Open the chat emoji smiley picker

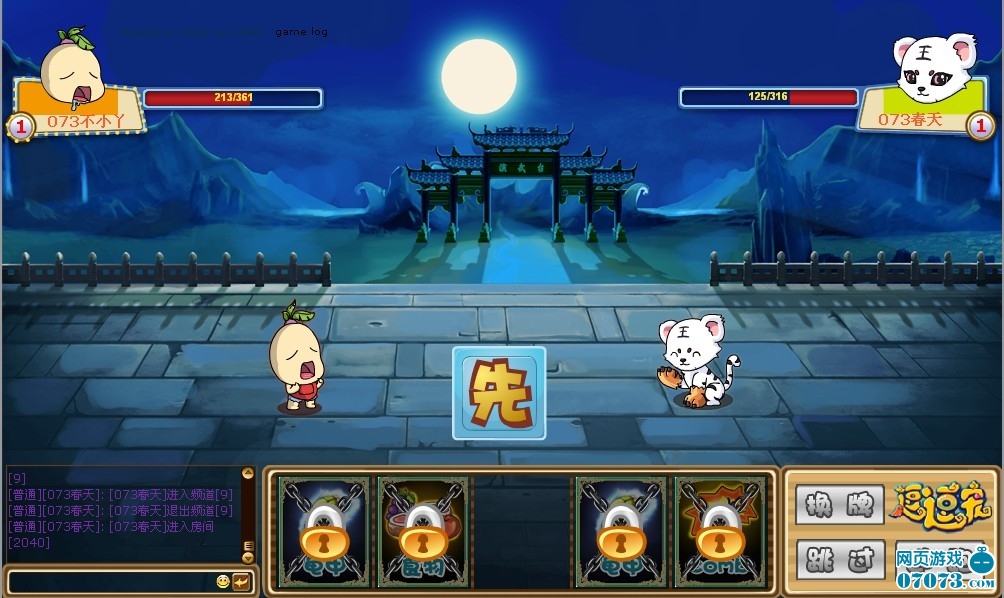[x=223, y=581]
